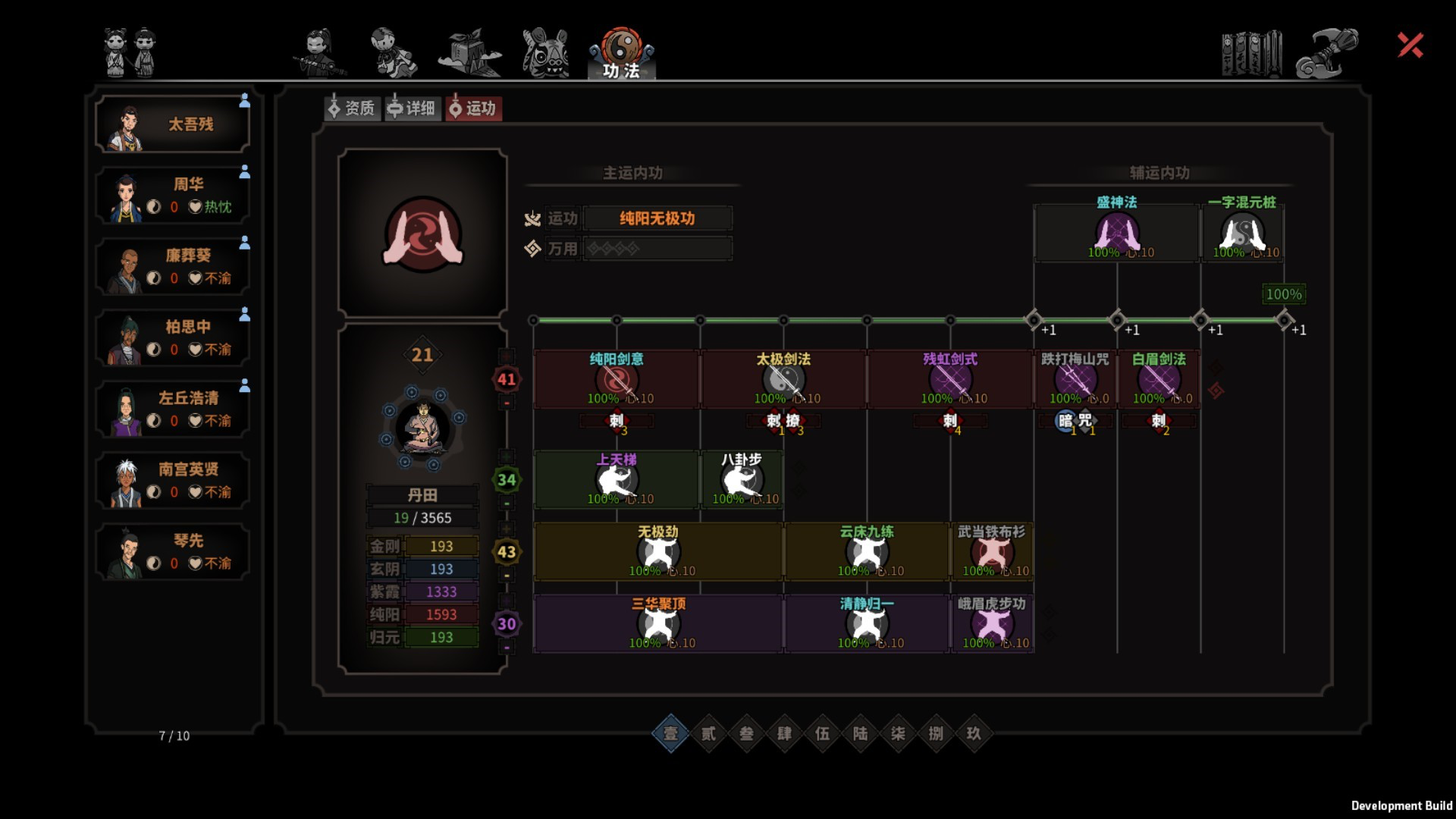The image size is (1456, 819).
Task: Choose party member 廉葬葵
Action: (173, 267)
